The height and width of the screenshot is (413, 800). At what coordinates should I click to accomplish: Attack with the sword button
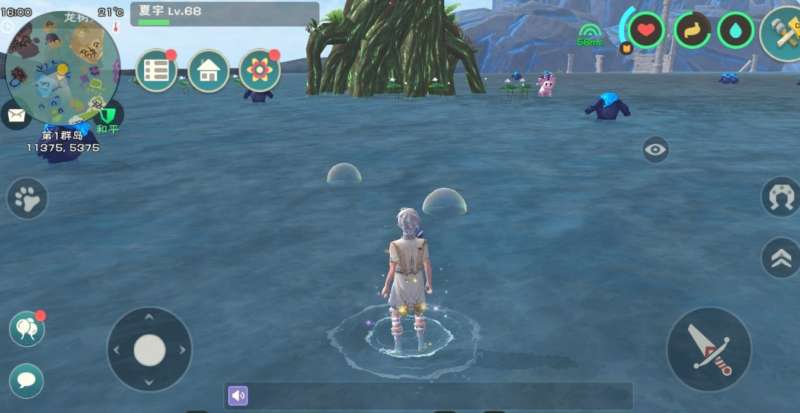click(709, 349)
